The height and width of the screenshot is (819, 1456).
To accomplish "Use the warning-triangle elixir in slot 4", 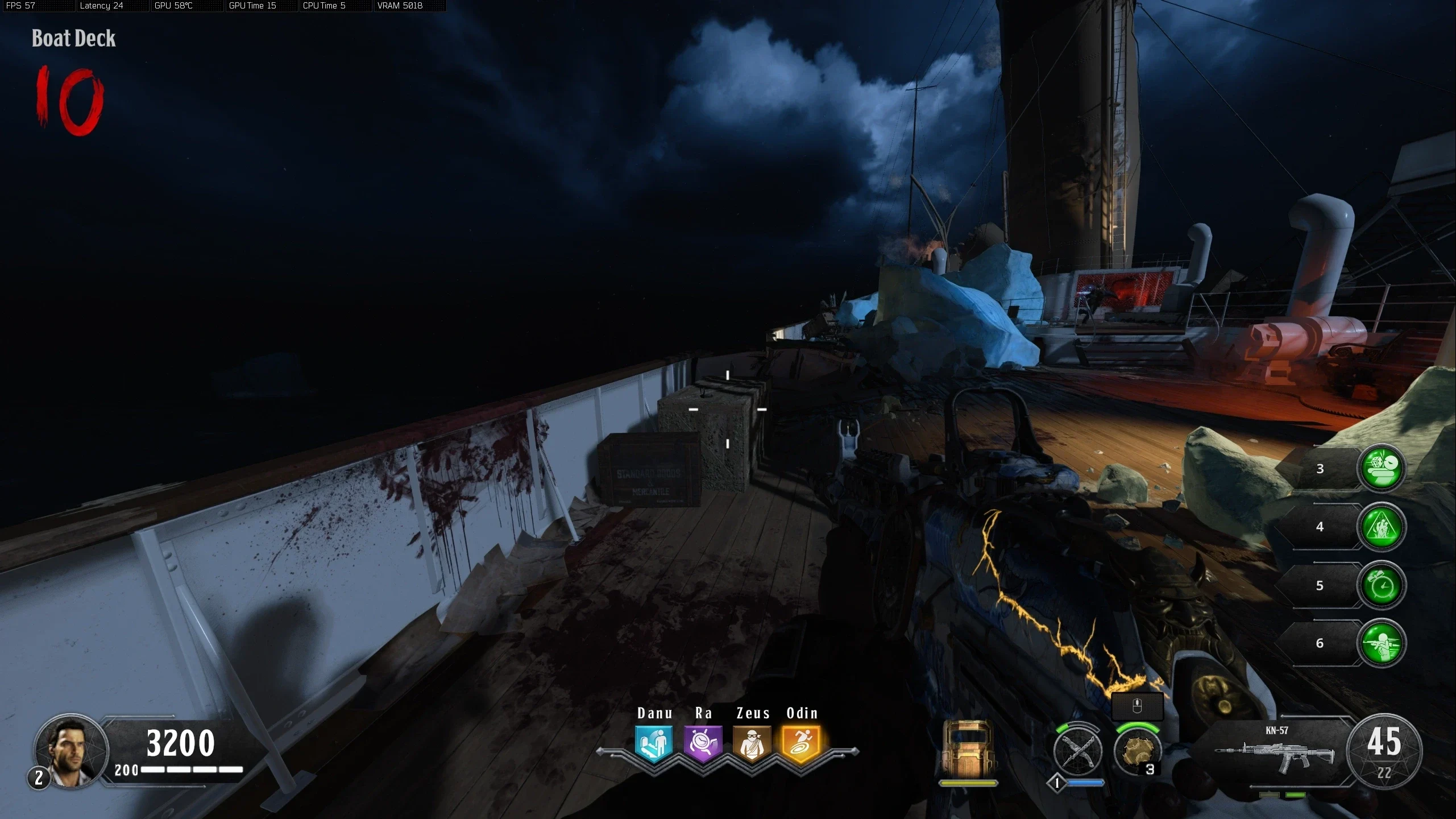I will (x=1381, y=527).
